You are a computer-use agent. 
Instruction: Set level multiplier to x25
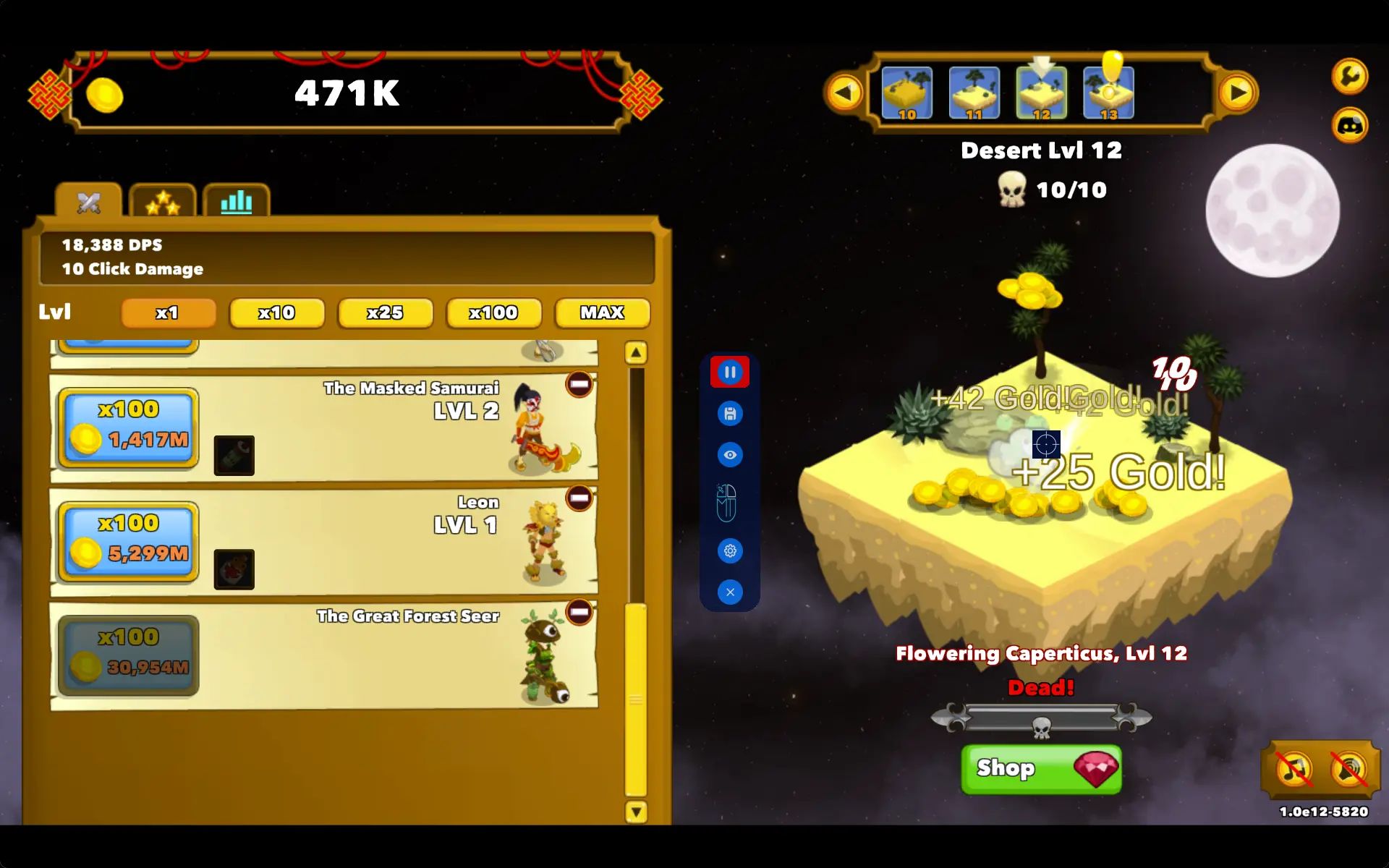tap(385, 313)
